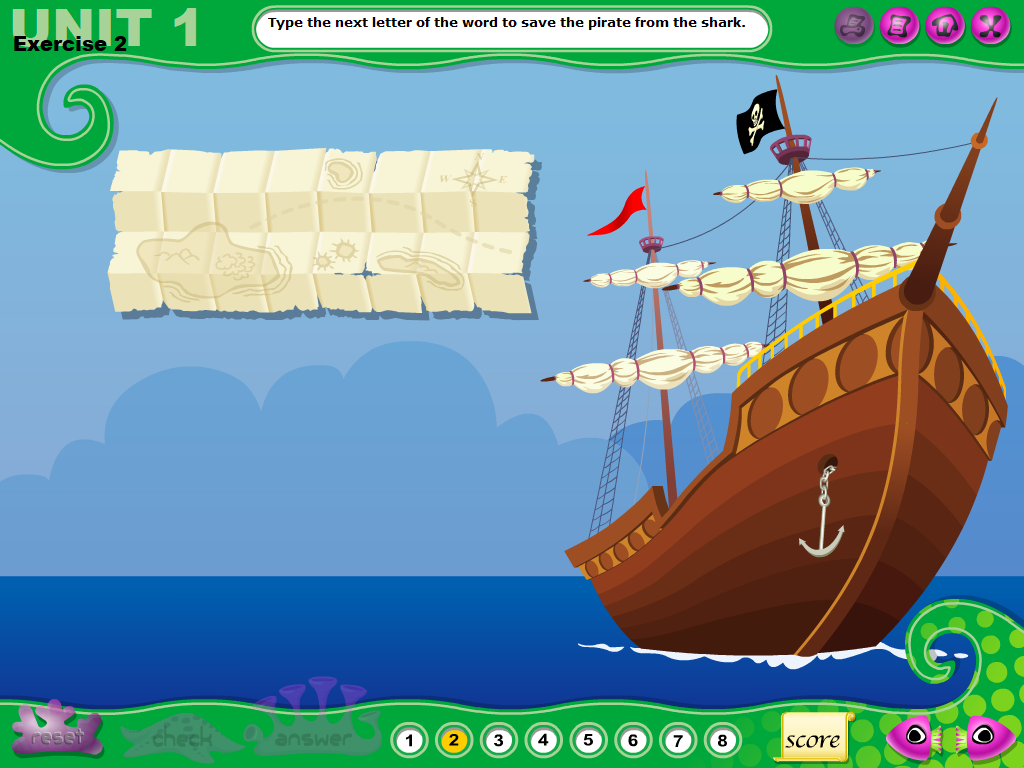Return home via the house icon

(945, 25)
